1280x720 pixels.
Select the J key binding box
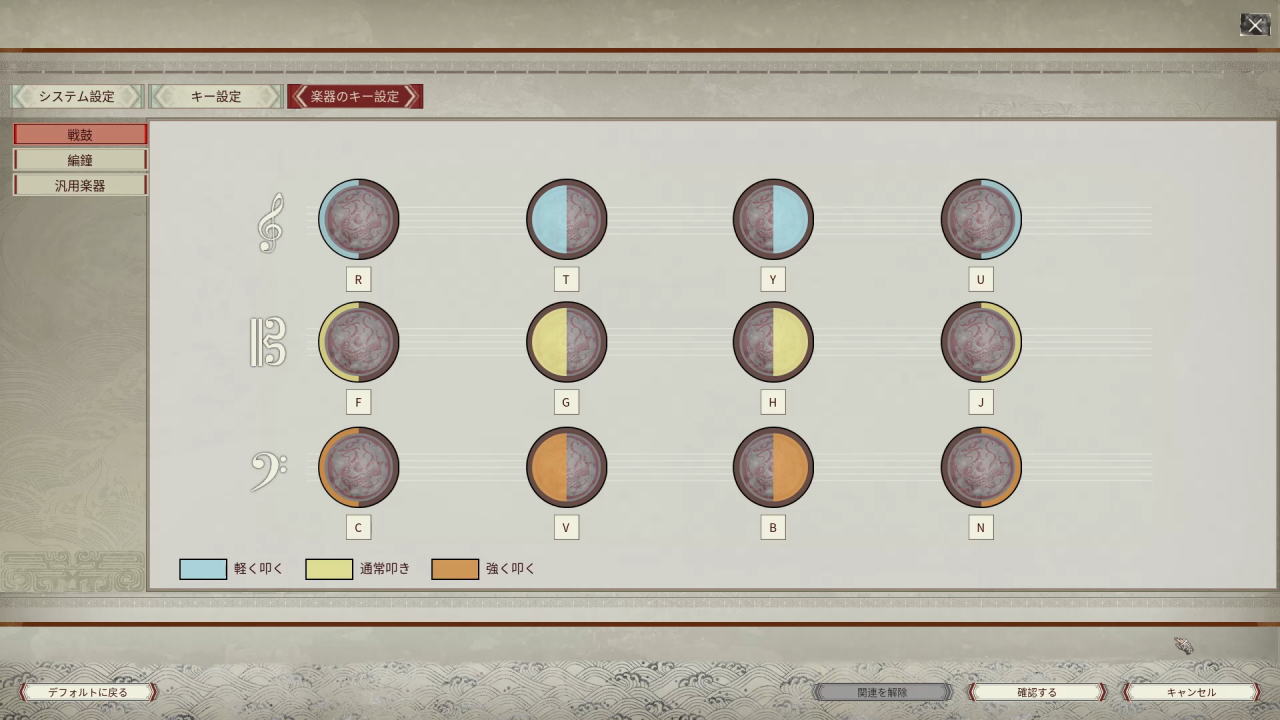980,402
